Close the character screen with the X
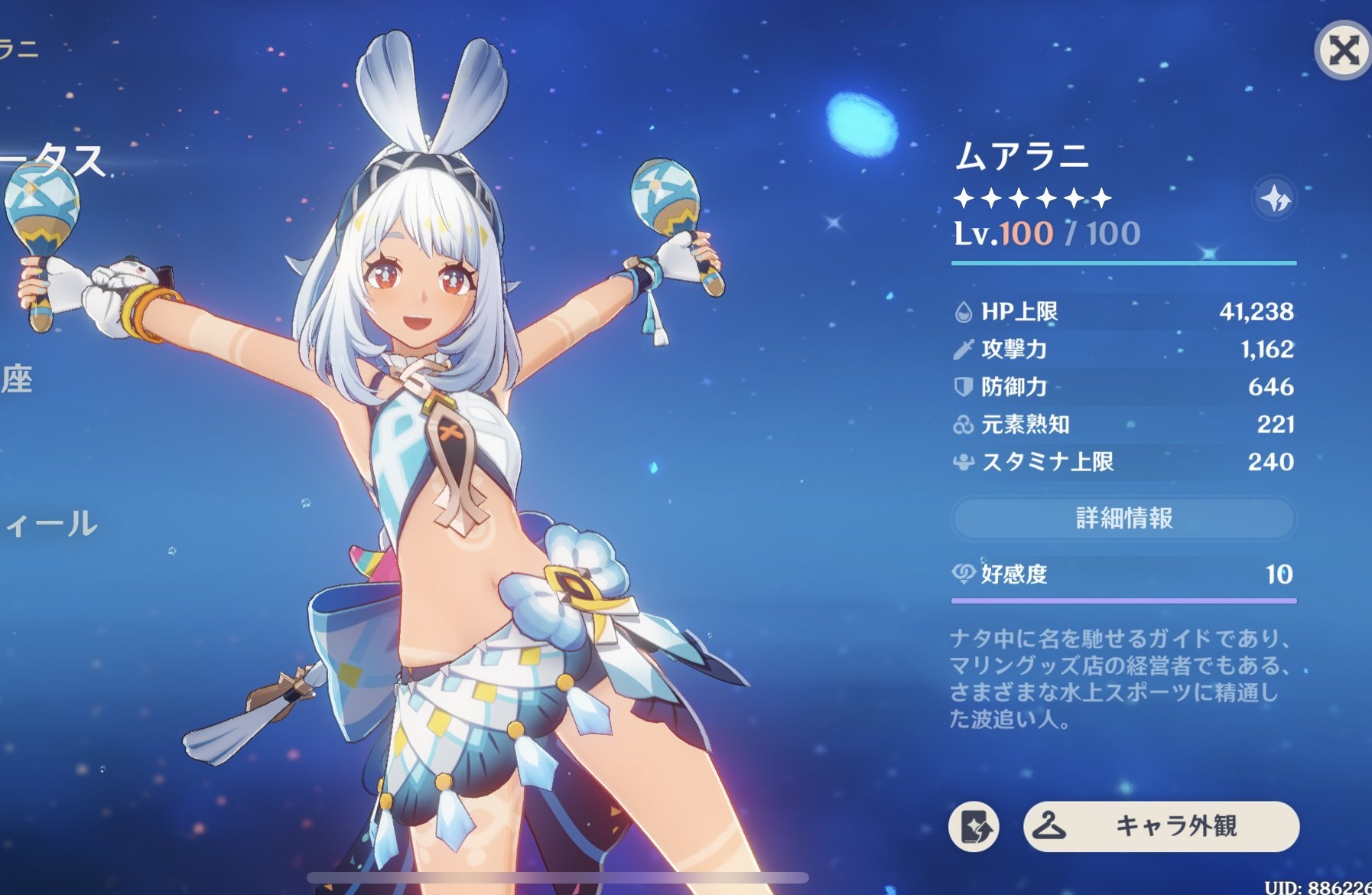Screen dimensions: 1372x895 tap(1343, 50)
